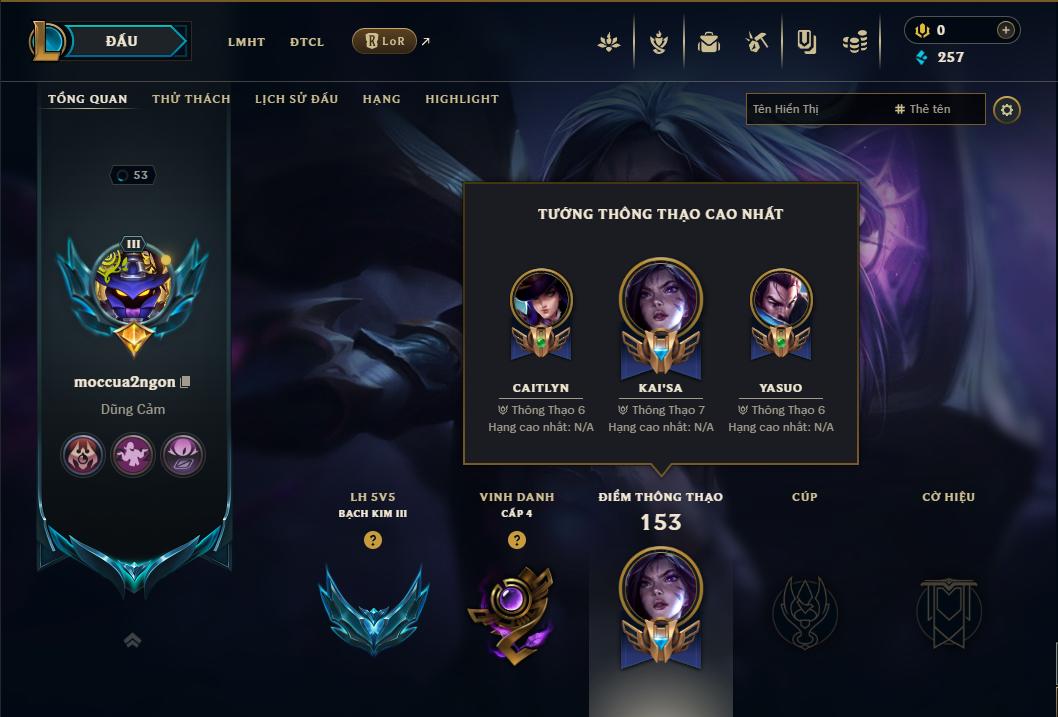
Task: Open the LMHT section
Action: 246,42
